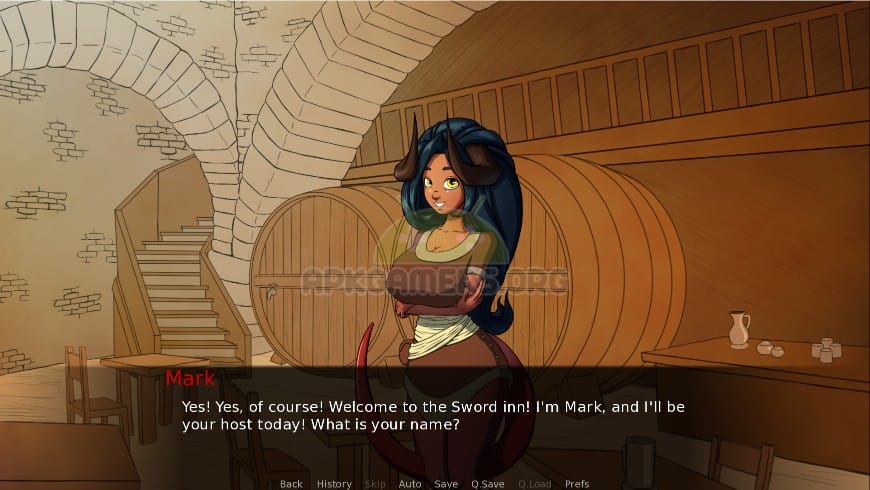Toggle Auto advance mode
This screenshot has width=870, height=490.
point(410,484)
